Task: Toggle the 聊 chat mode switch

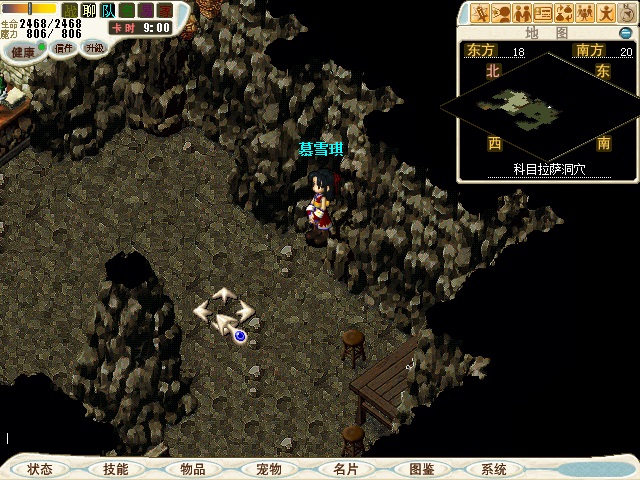Action: [x=89, y=10]
